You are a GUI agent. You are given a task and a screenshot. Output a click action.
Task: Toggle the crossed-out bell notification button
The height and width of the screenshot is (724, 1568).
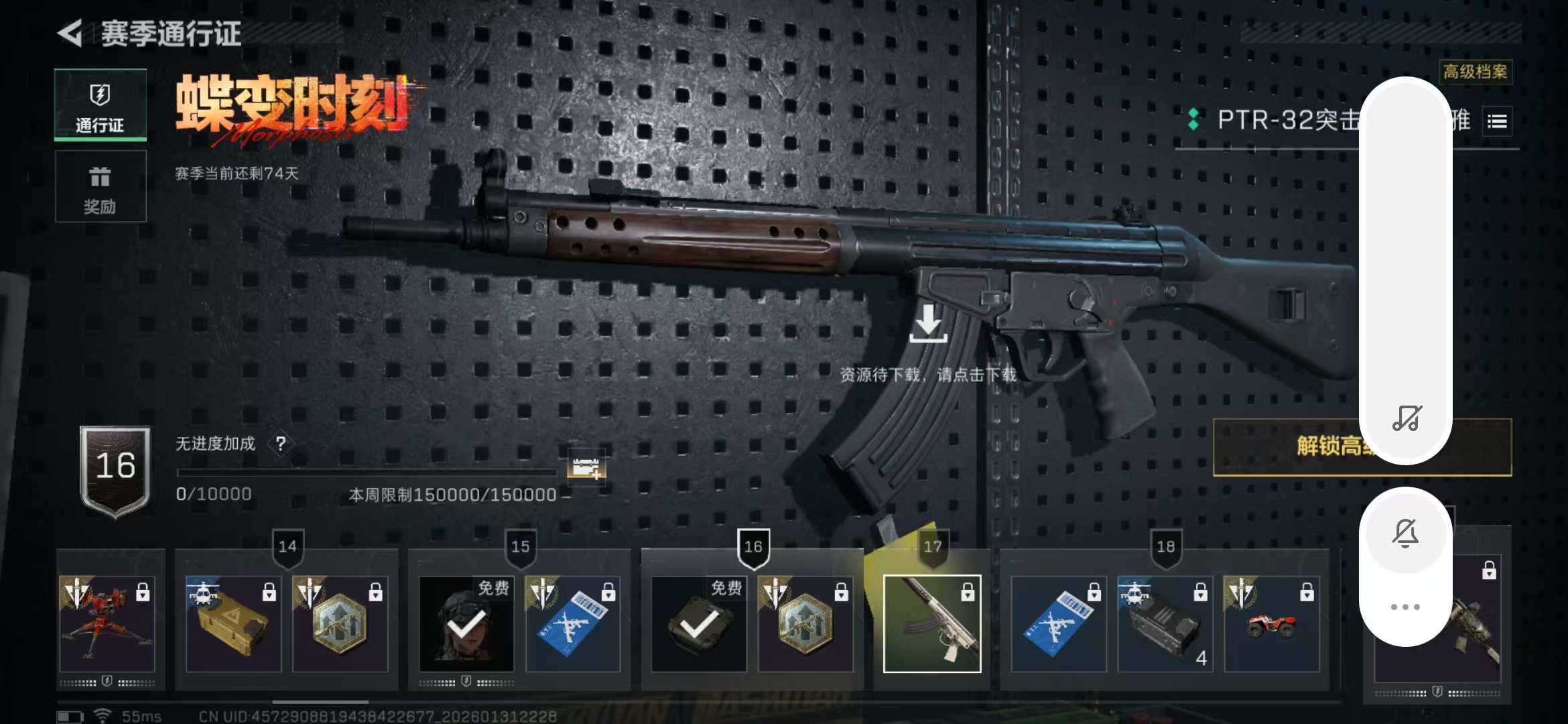pyautogui.click(x=1406, y=534)
